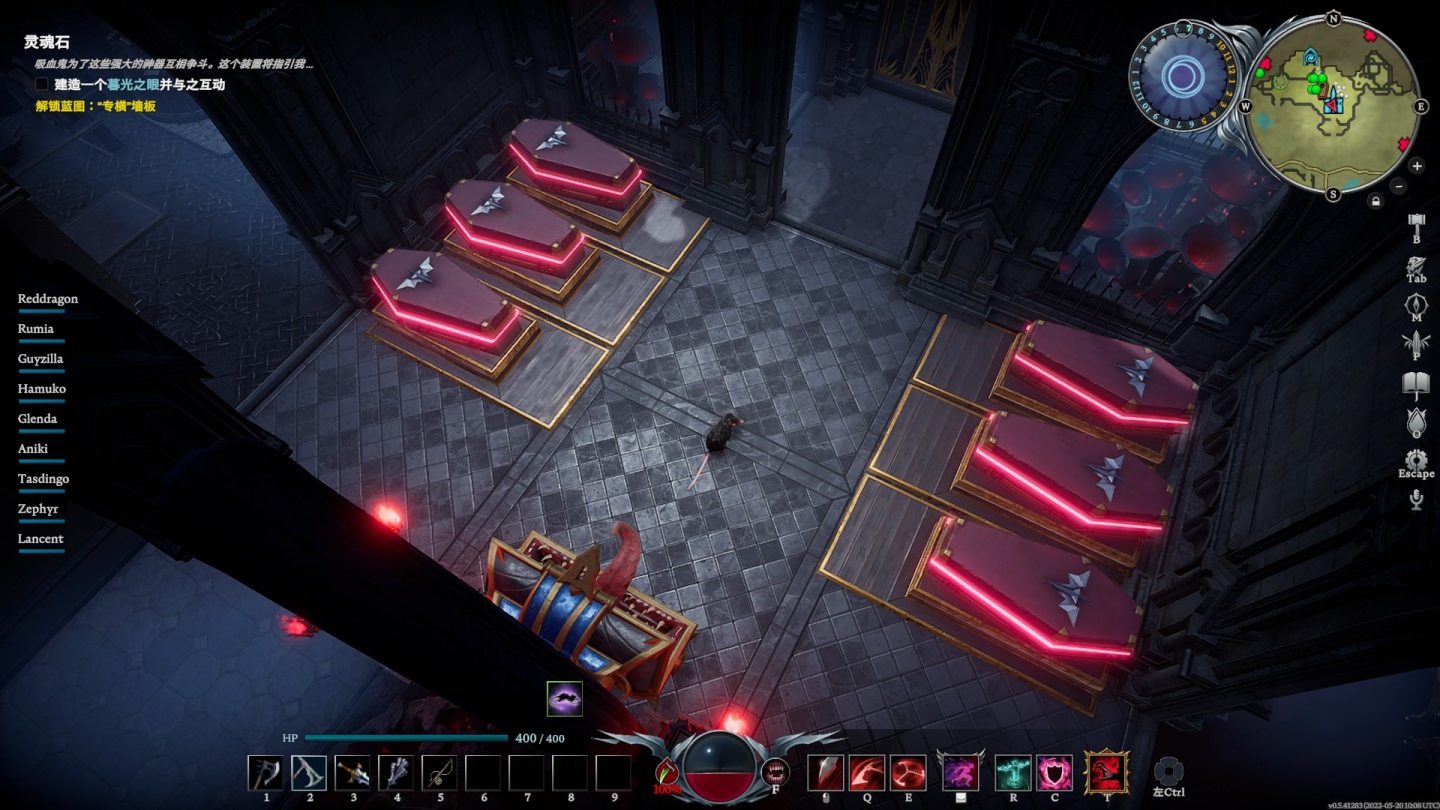This screenshot has width=1440, height=810.
Task: Select the crossbow in hotbar slot 3
Action: pos(353,773)
